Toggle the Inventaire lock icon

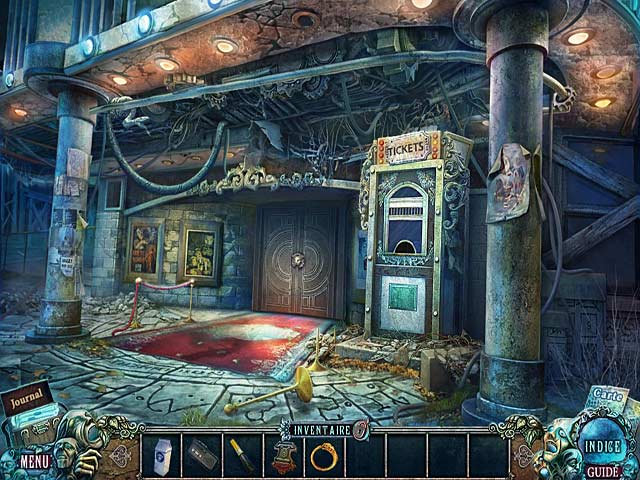(x=360, y=428)
